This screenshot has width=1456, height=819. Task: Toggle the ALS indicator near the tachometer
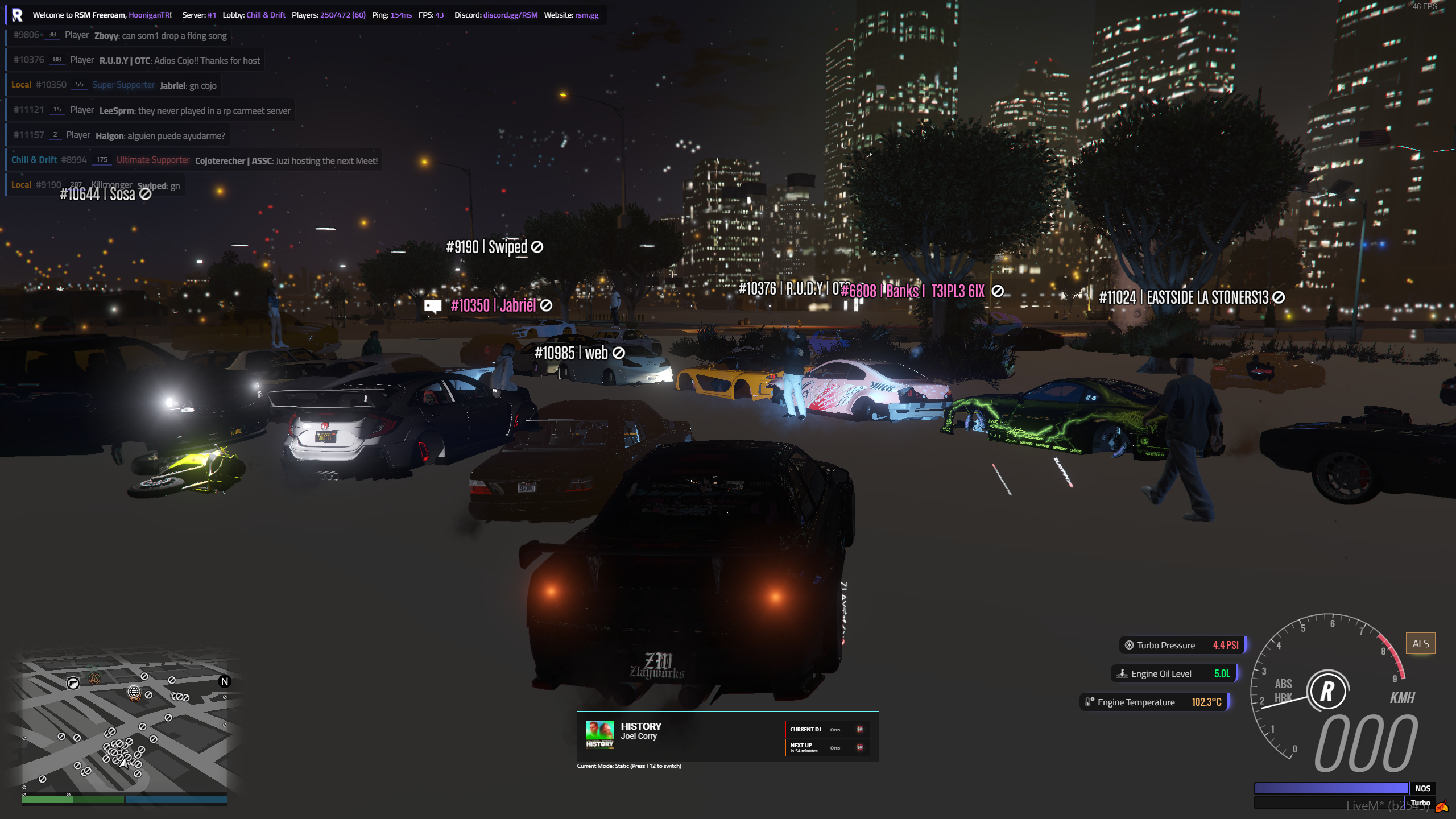(1421, 643)
